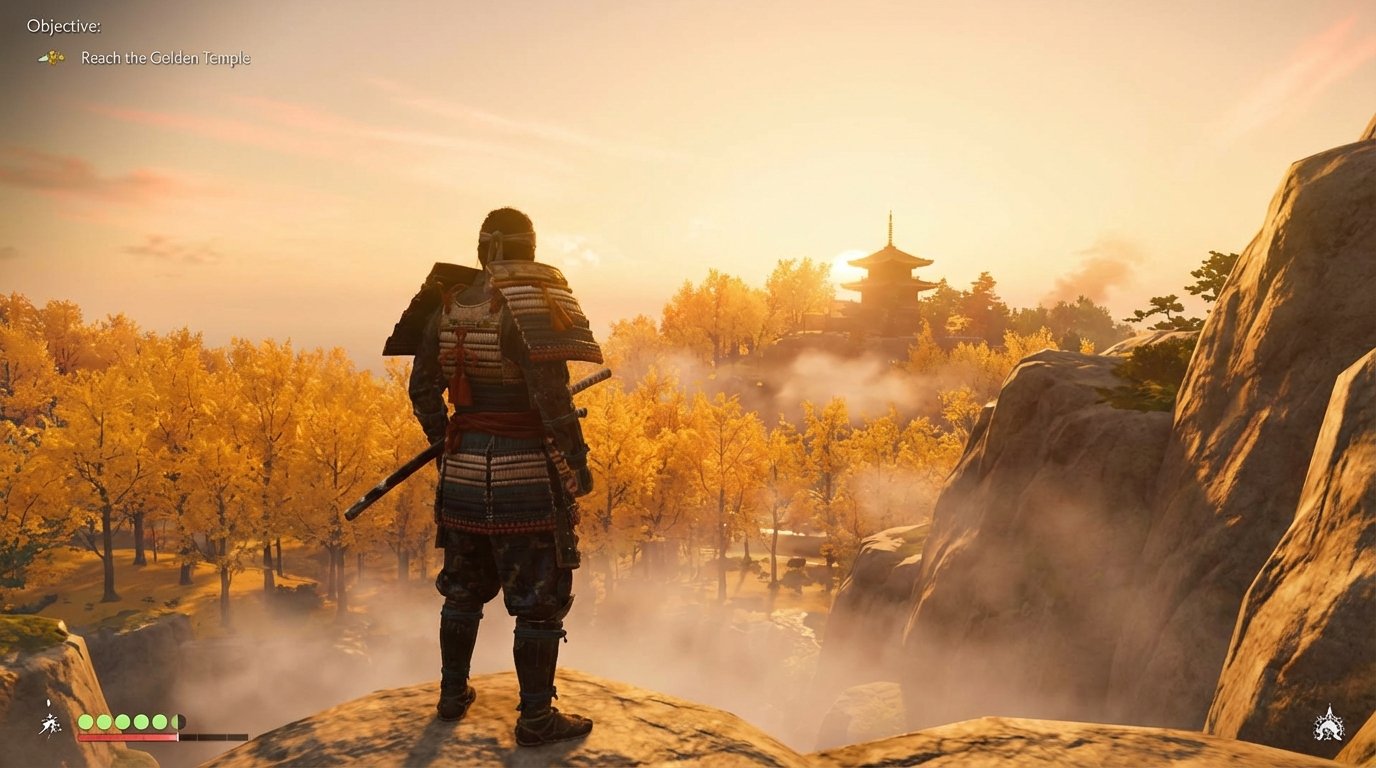Click the fifth resolve circle
The height and width of the screenshot is (768, 1376).
pos(159,721)
